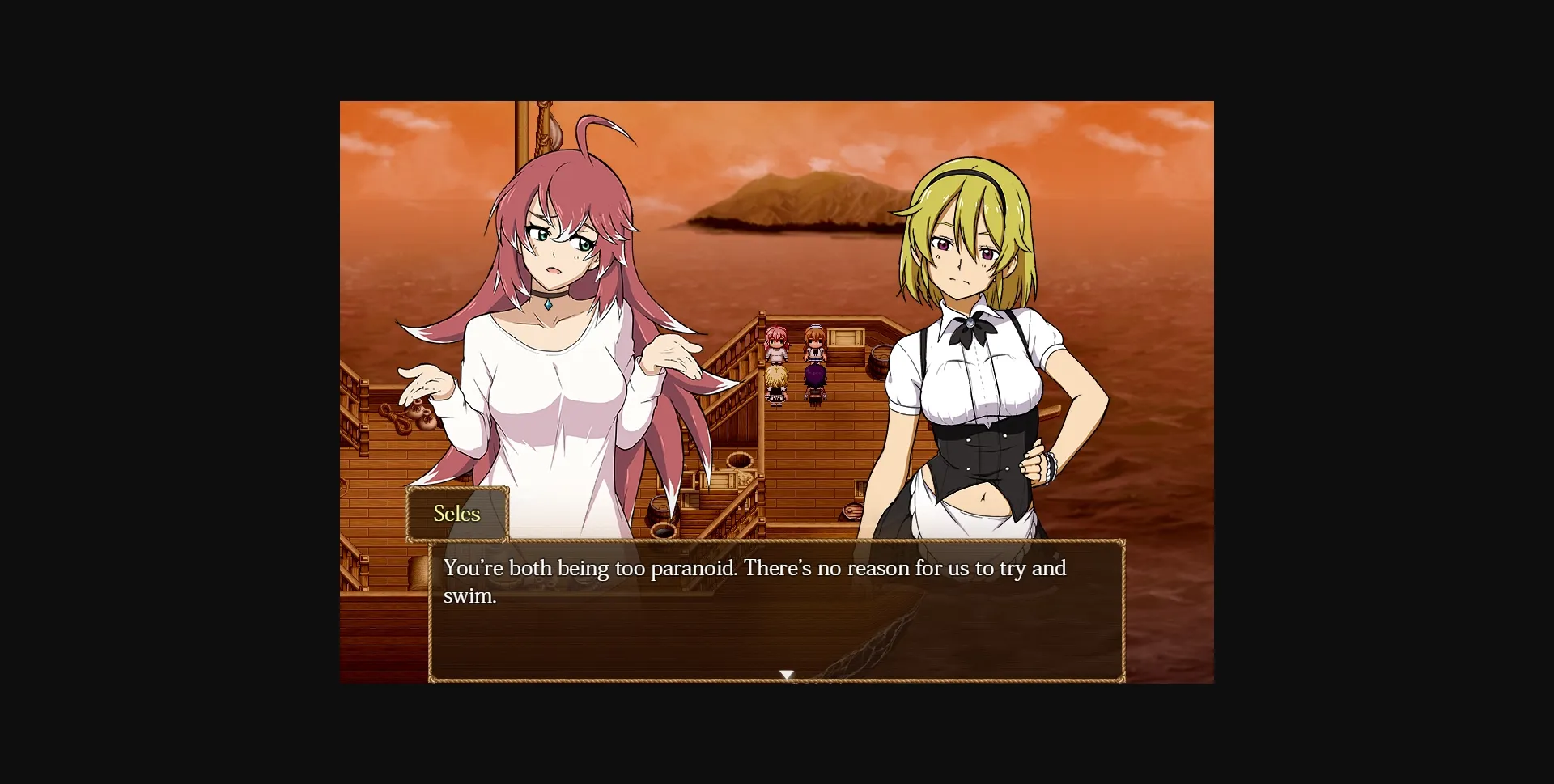The height and width of the screenshot is (784, 1554).
Task: Click Seles's blue choker gem
Action: [x=550, y=303]
